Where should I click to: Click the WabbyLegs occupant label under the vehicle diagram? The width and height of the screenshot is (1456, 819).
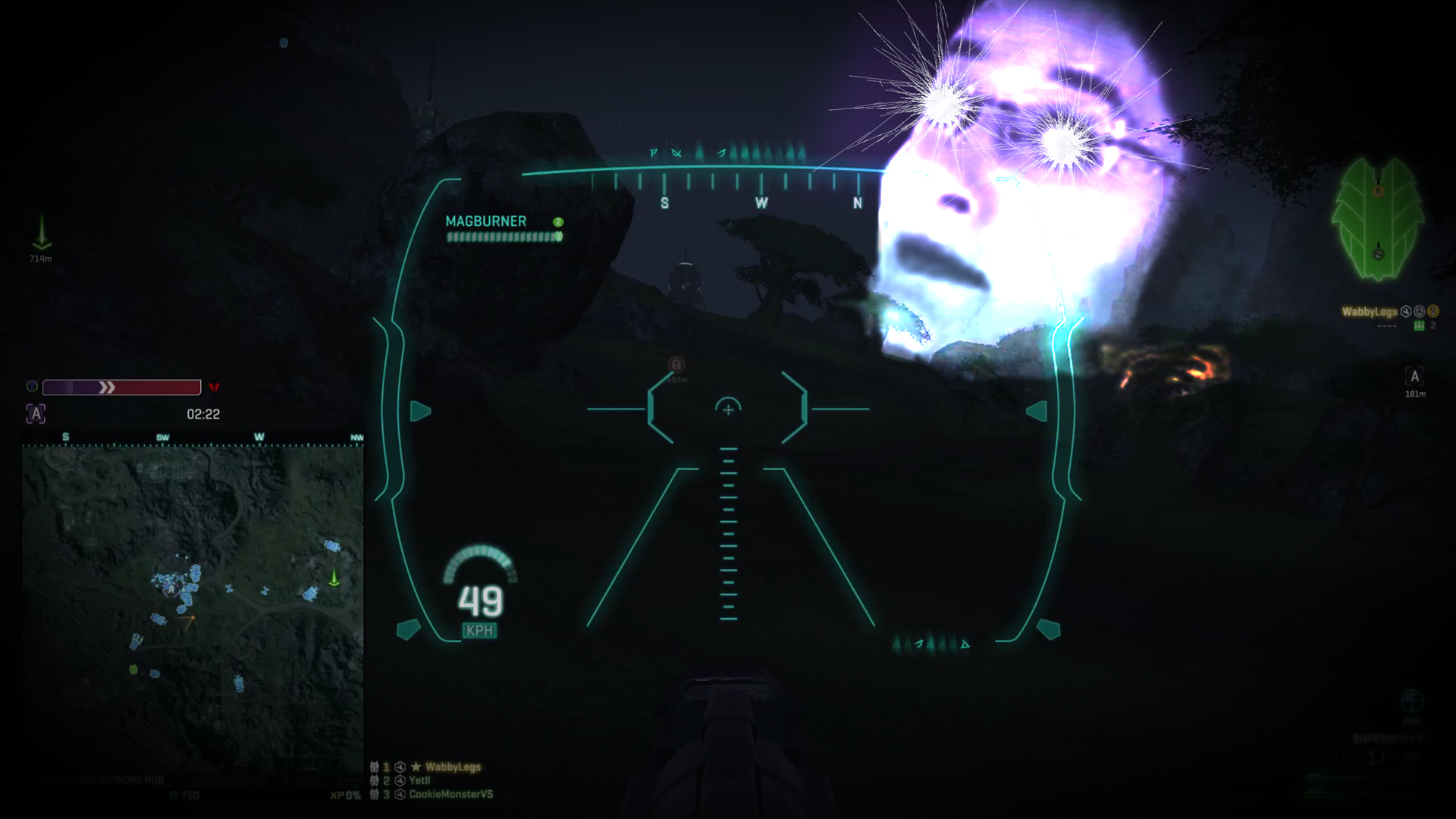[1369, 312]
